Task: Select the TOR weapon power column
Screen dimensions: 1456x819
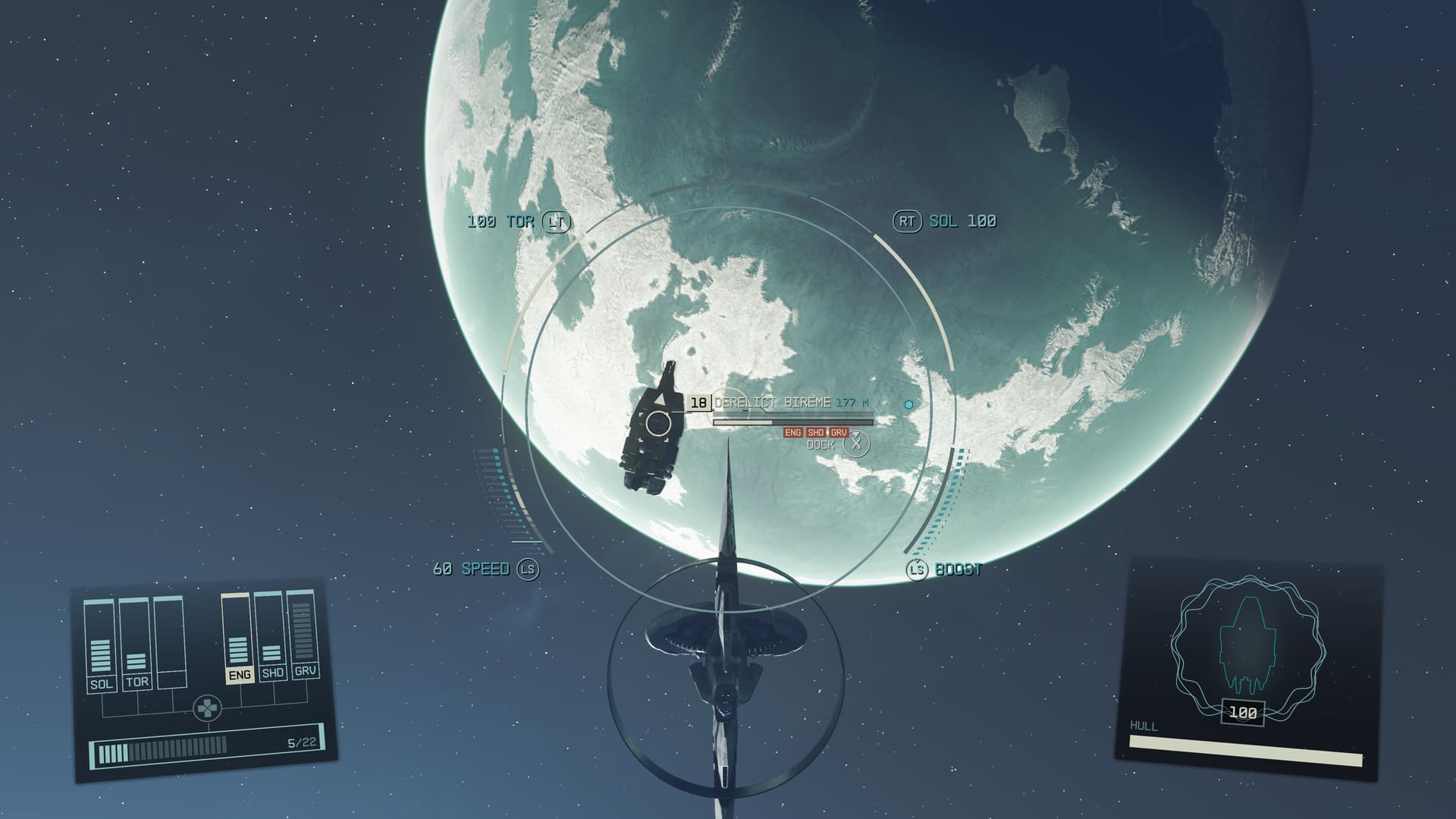Action: click(x=136, y=644)
